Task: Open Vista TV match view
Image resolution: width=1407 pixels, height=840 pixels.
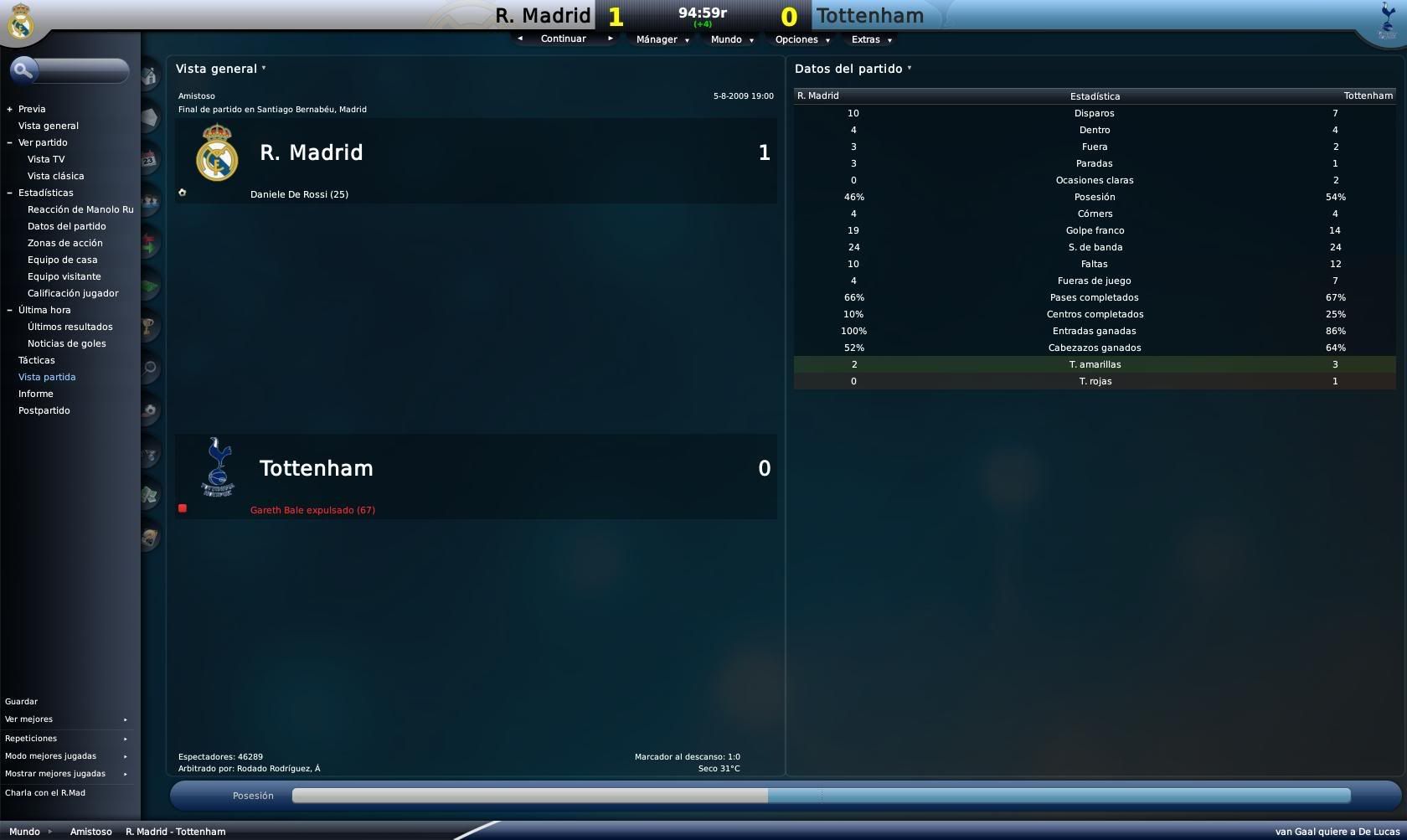Action: [x=46, y=159]
